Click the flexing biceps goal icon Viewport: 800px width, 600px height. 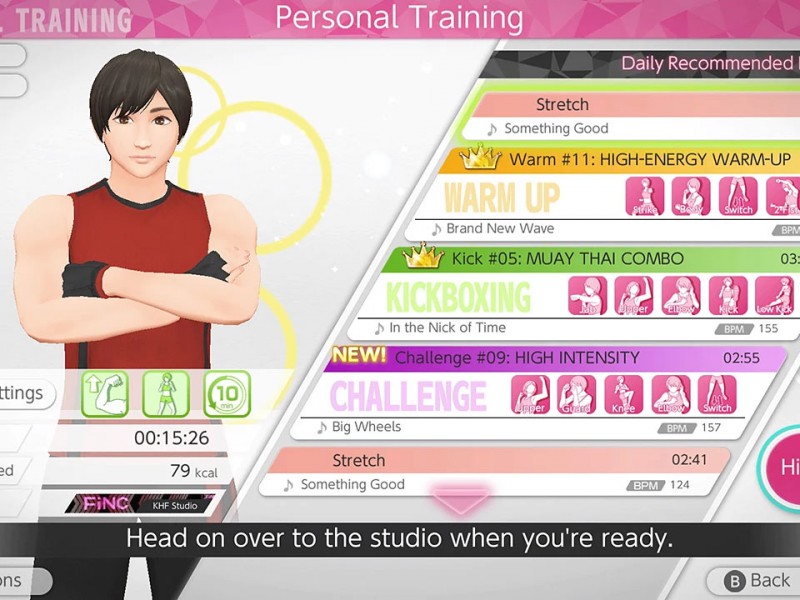pos(104,393)
